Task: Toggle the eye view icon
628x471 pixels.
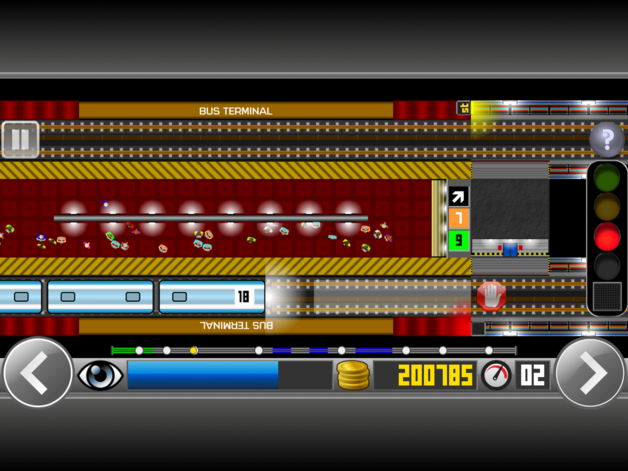Action: pyautogui.click(x=100, y=375)
